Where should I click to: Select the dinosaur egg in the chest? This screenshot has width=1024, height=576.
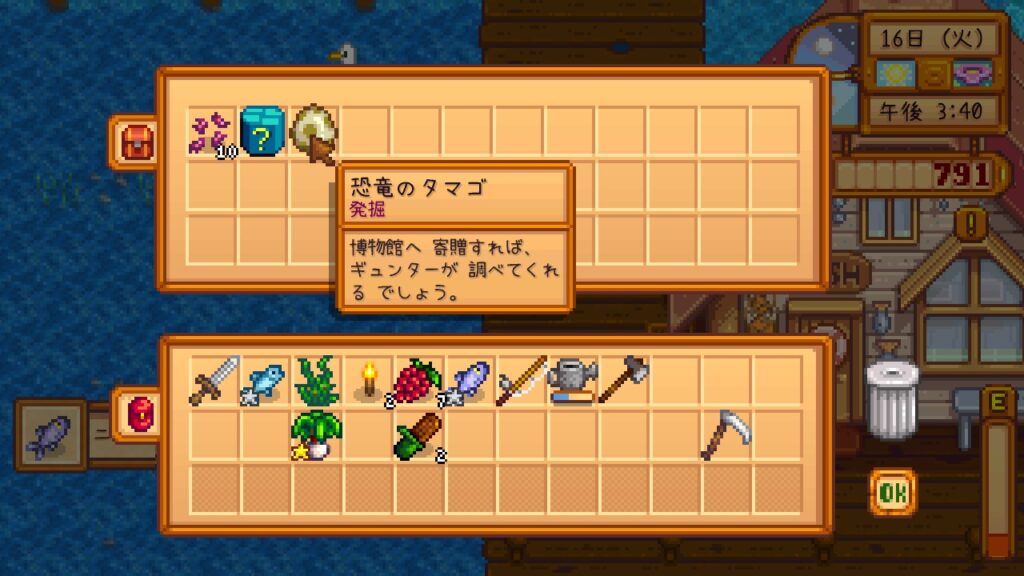(x=313, y=132)
